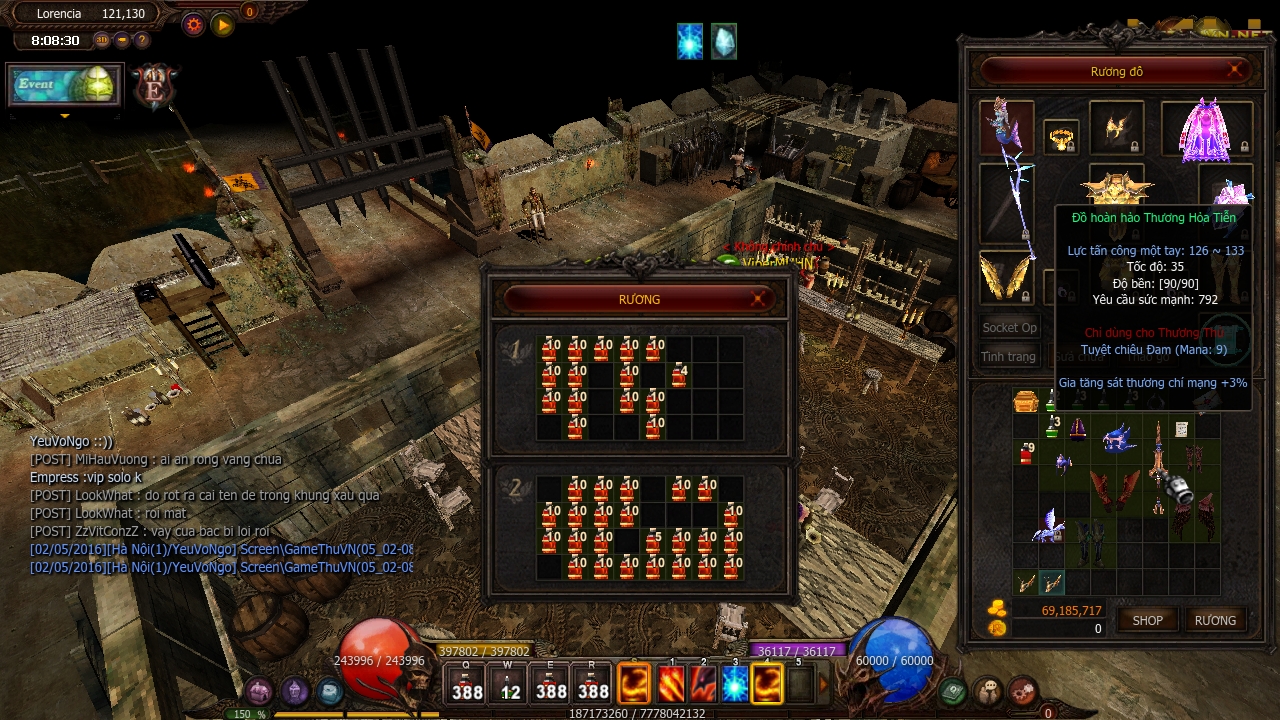Open the SHOP from the inventory panel

pos(1147,620)
